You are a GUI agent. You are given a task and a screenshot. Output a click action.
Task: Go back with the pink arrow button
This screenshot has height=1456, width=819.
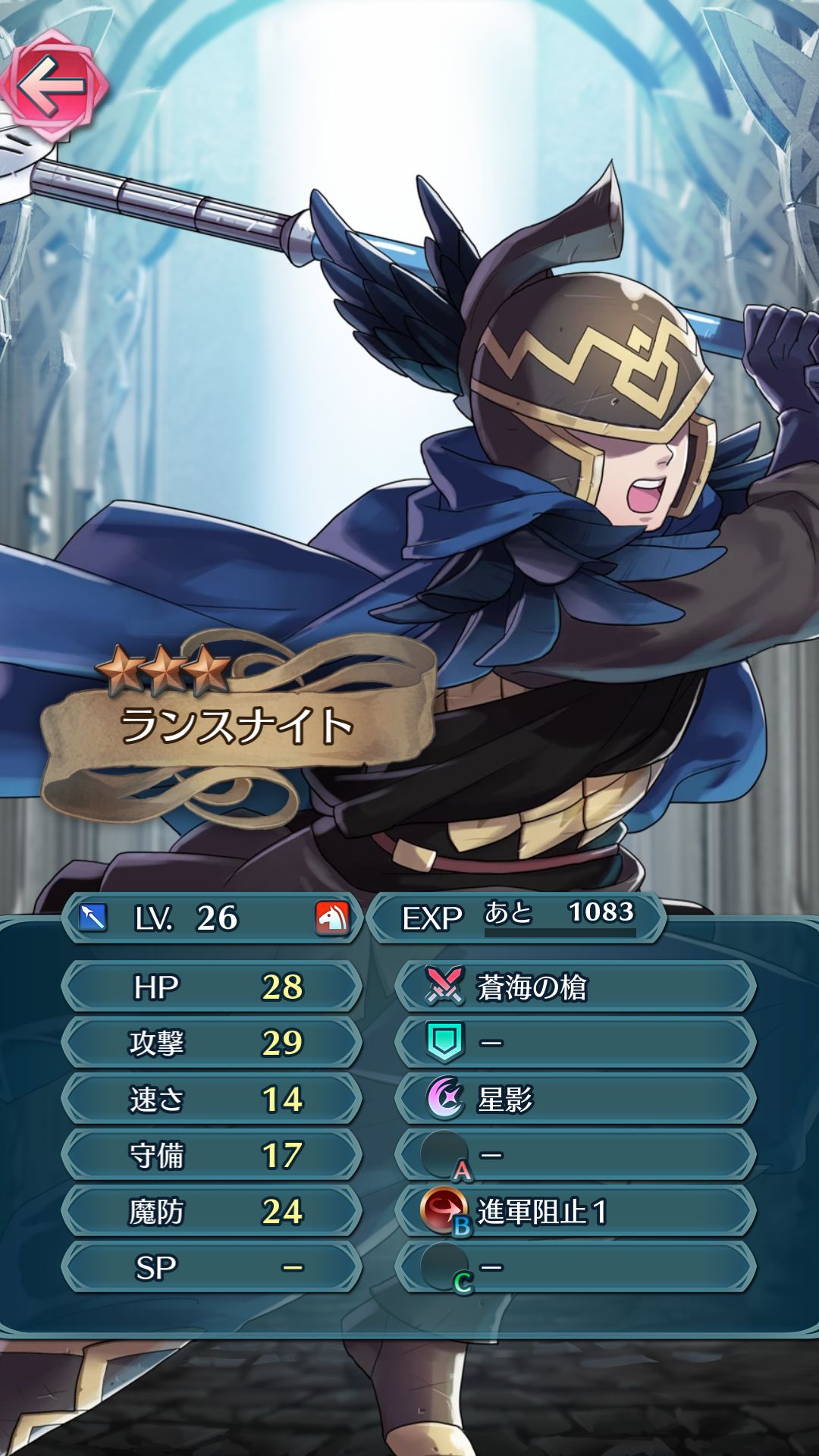[x=52, y=85]
